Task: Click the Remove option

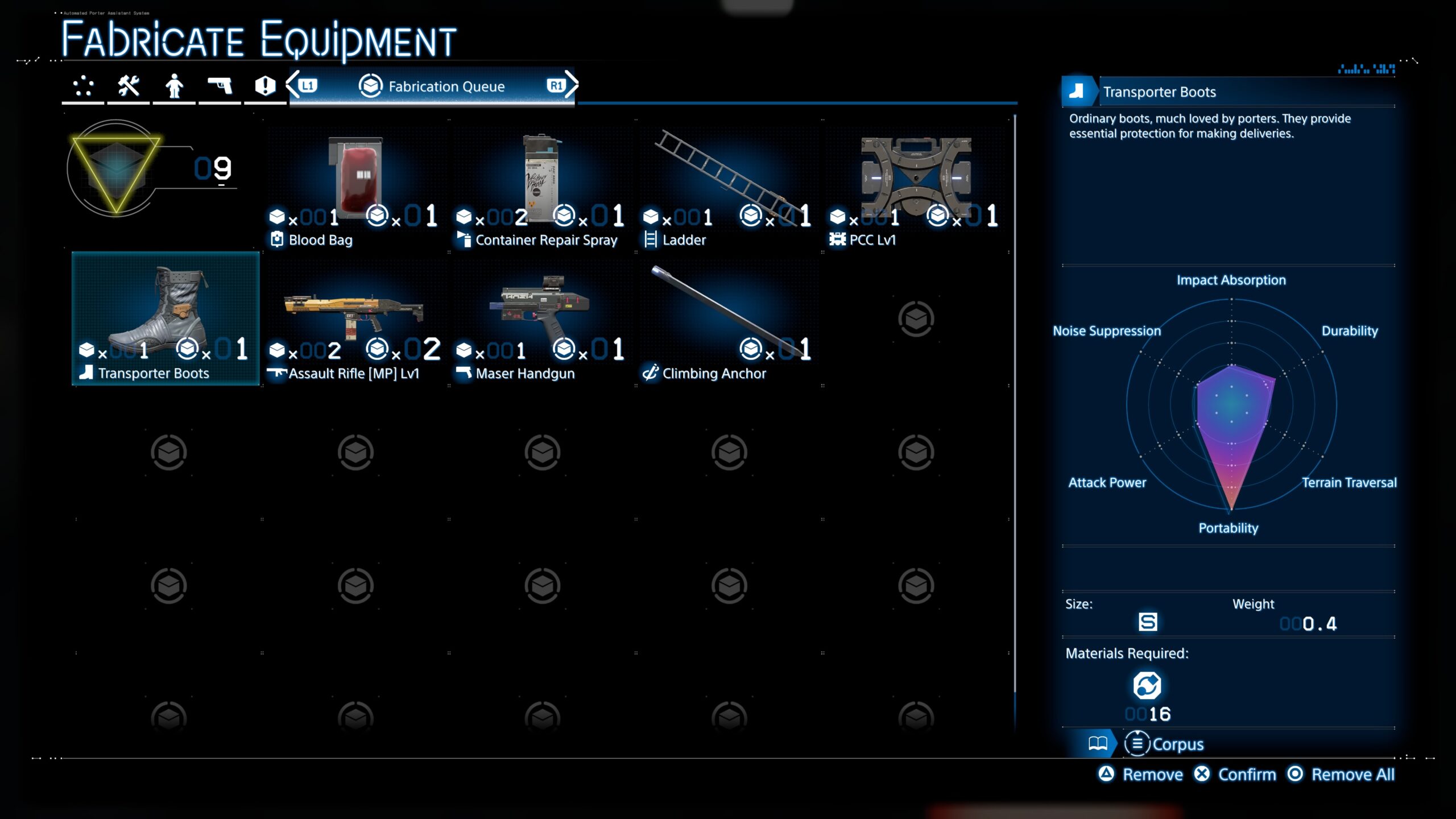Action: [x=1141, y=774]
